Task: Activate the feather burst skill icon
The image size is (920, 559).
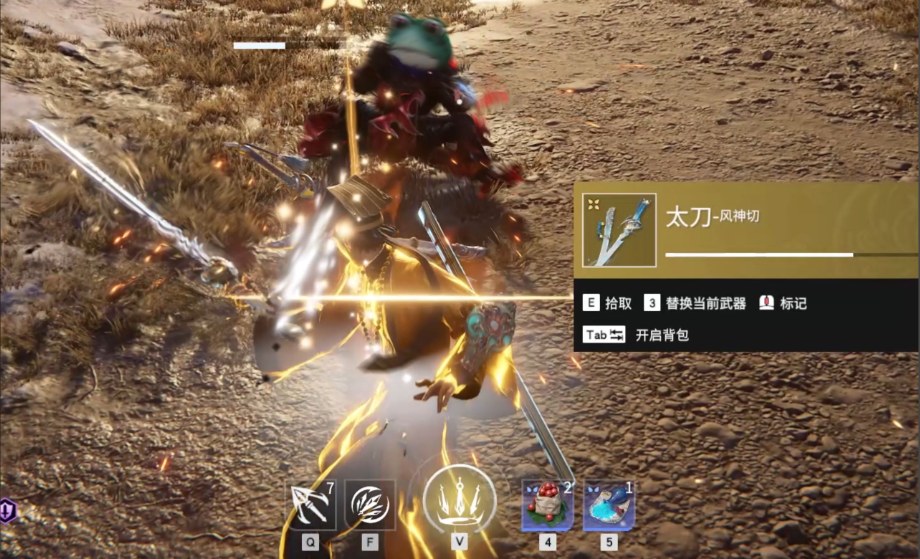Action: [370, 505]
